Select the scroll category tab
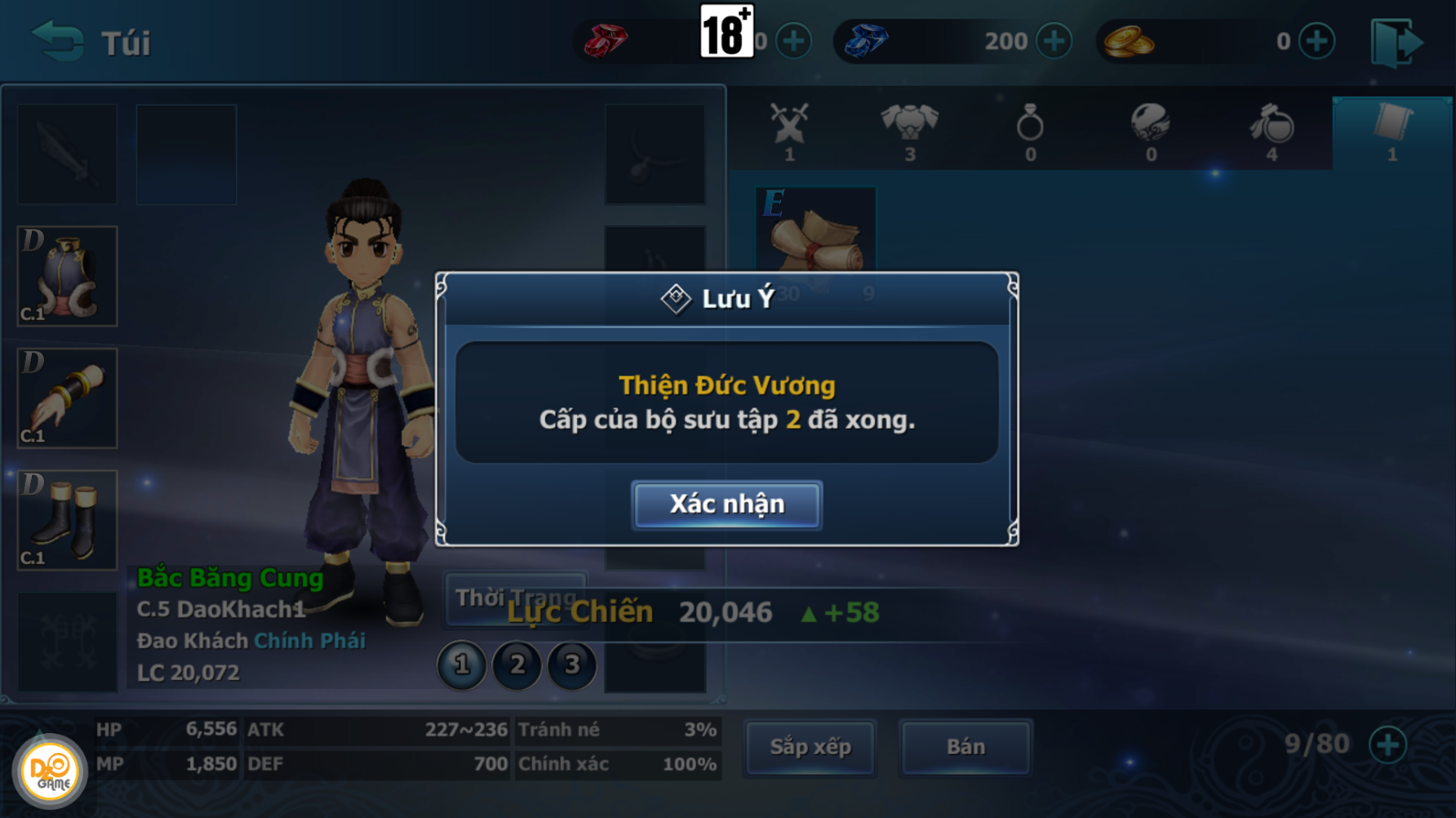1456x818 pixels. click(1392, 131)
